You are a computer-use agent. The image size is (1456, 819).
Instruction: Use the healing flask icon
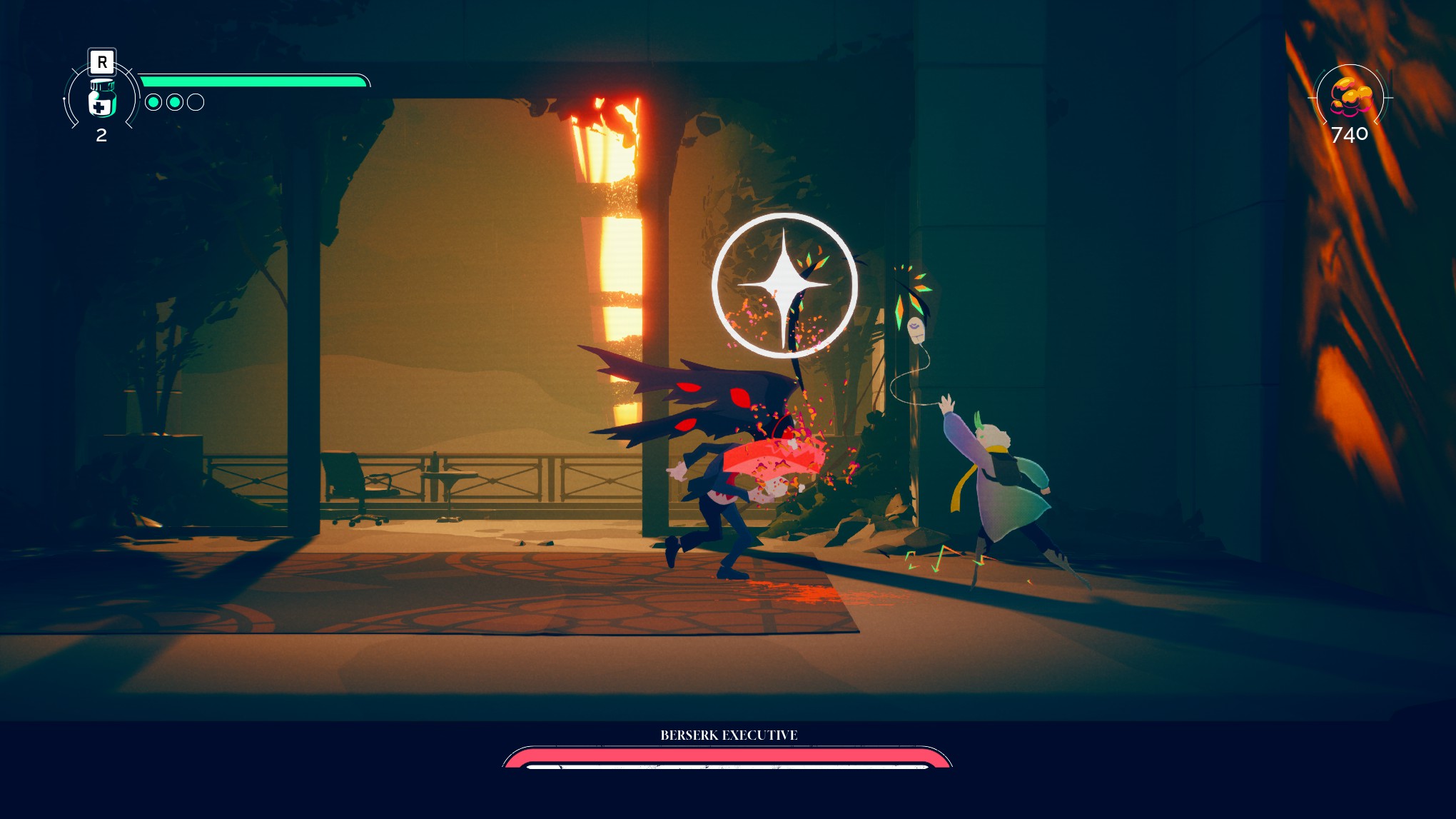click(x=101, y=99)
